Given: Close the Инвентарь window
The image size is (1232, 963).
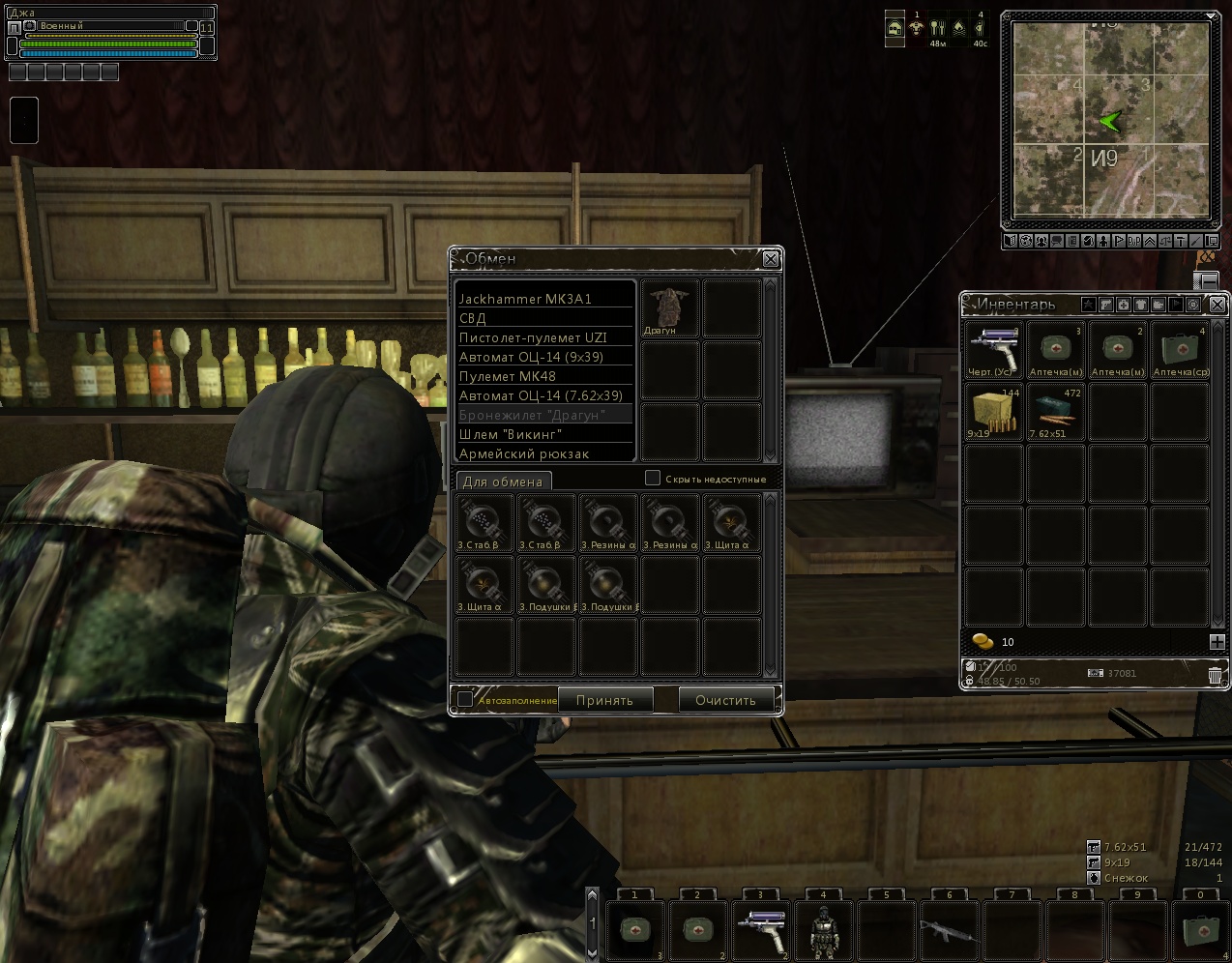Looking at the screenshot, I should (x=1217, y=305).
